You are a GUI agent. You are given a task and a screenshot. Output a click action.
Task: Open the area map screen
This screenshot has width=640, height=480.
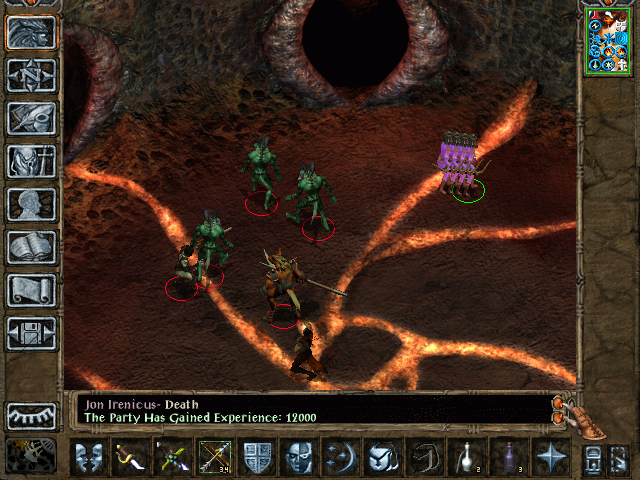point(32,76)
